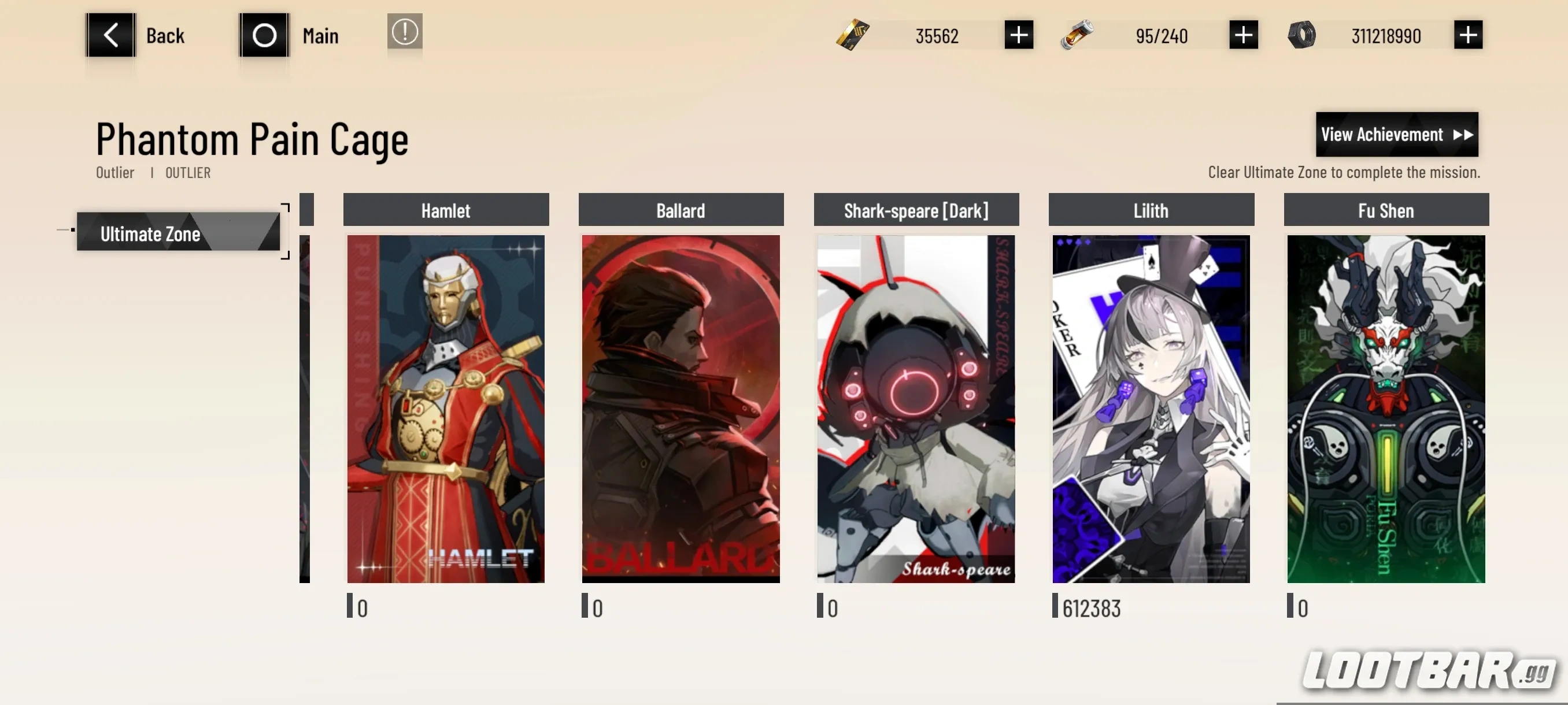Viewport: 1568px width, 705px height.
Task: Open the exclamation mark info icon
Action: pyautogui.click(x=405, y=32)
